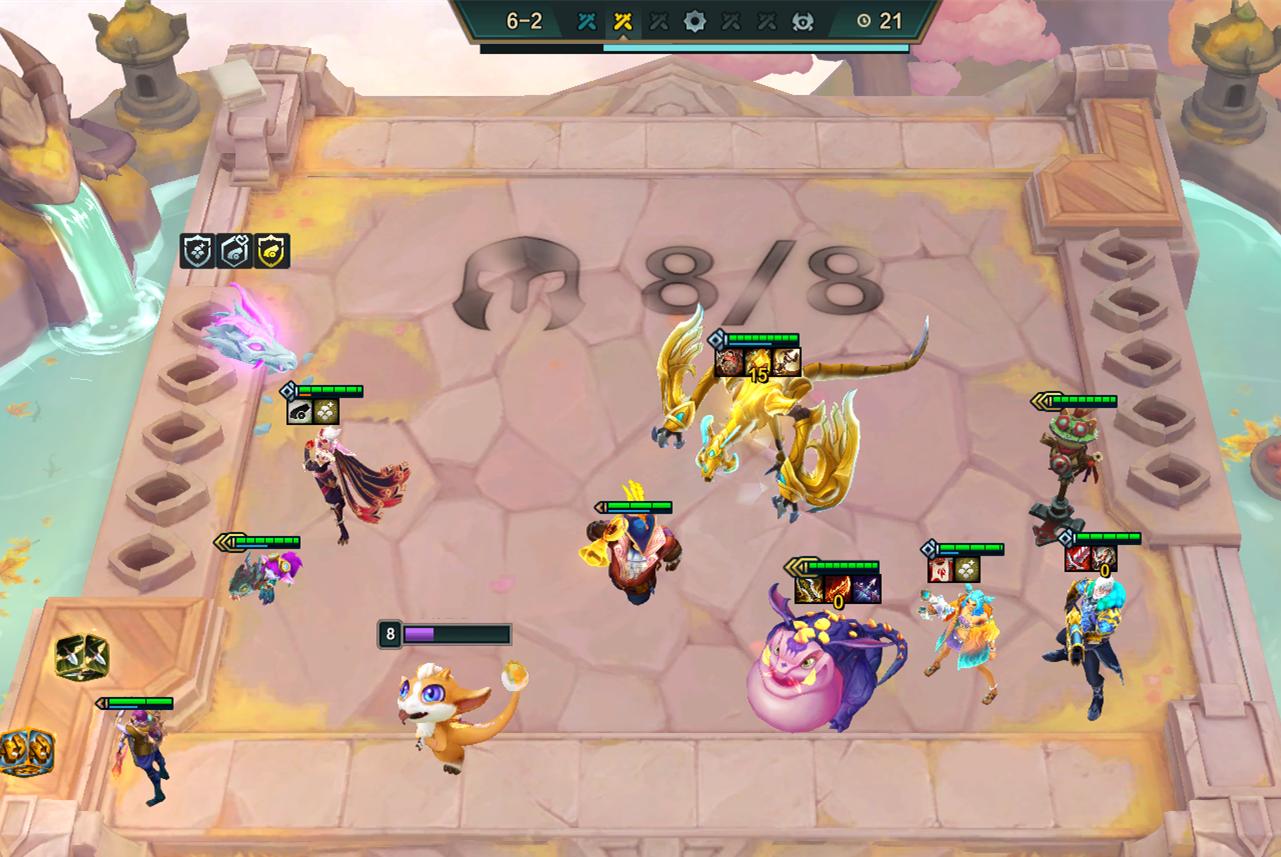Select the golden gloves item cube
1281x857 pixels.
coord(26,752)
